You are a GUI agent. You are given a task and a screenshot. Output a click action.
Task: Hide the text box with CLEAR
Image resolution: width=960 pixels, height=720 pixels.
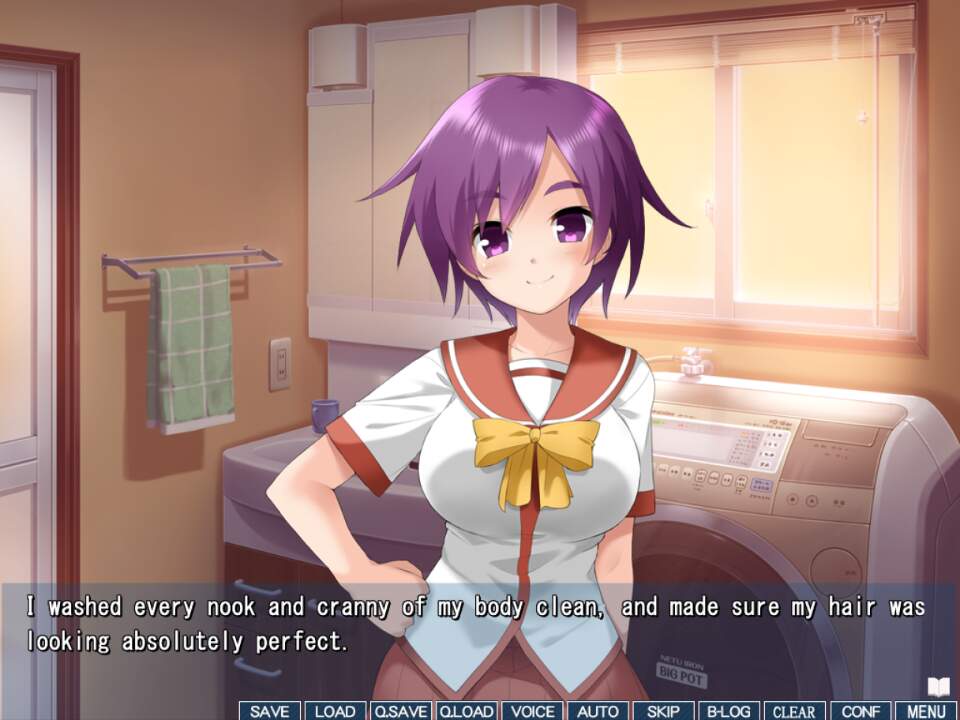795,711
